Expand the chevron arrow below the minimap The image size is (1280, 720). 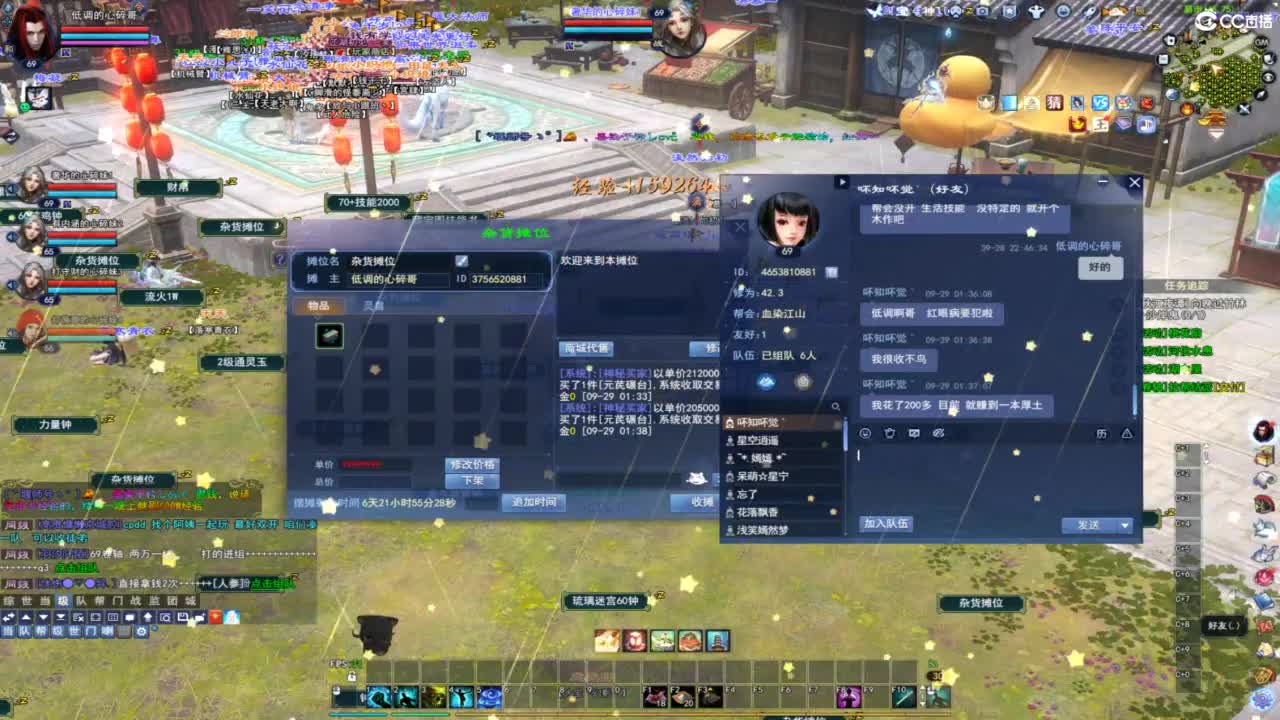(1215, 133)
